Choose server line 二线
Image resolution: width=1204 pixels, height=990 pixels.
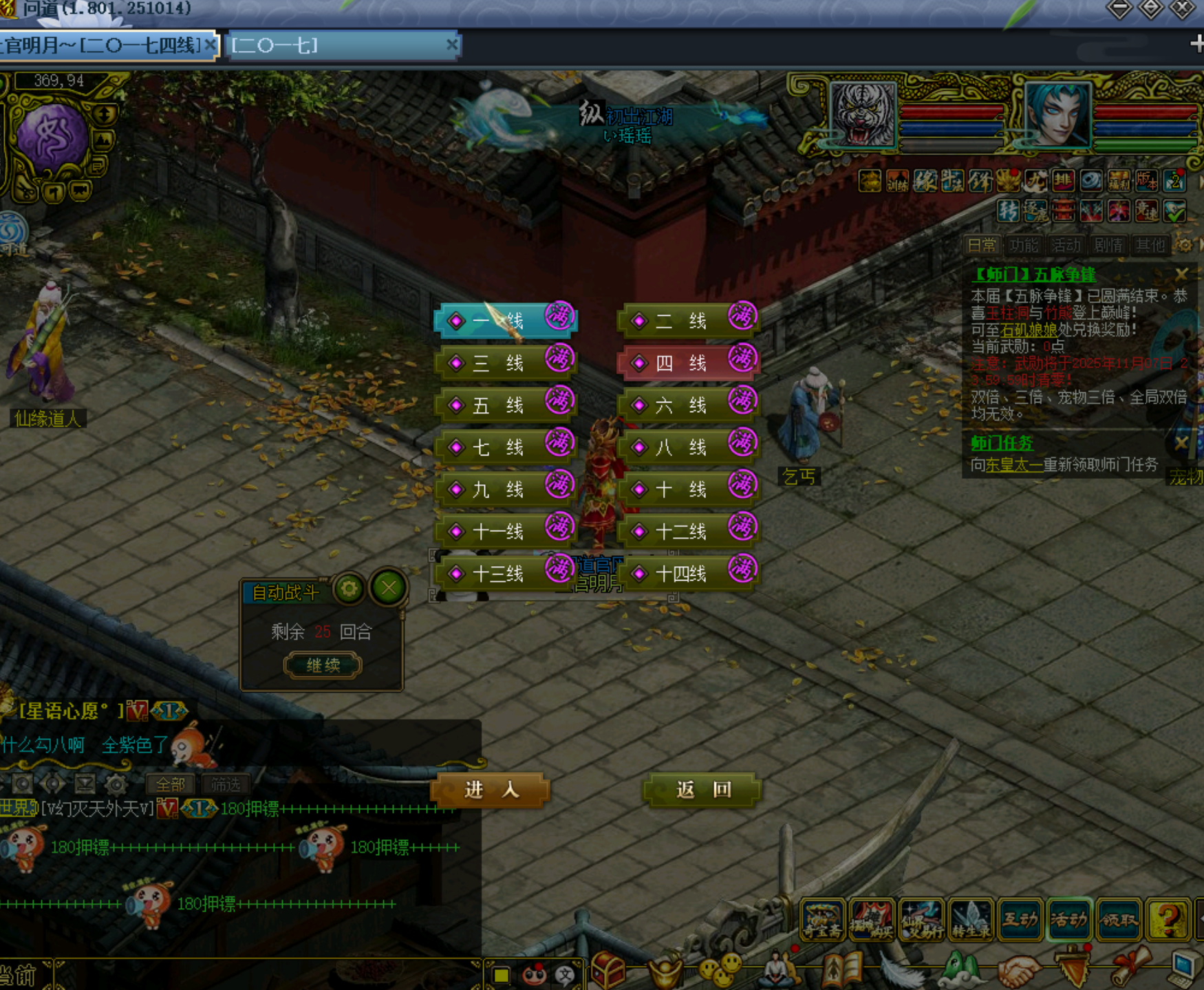[688, 321]
